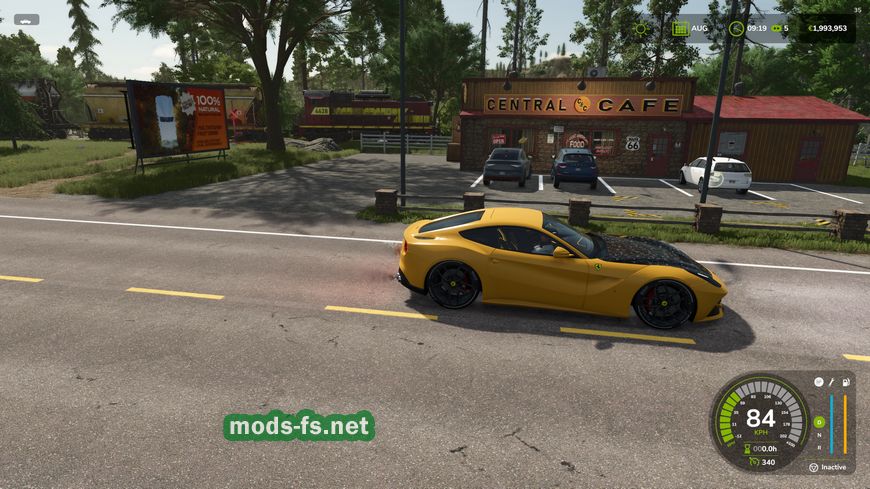Click the cruise control speed icon

coord(754,462)
